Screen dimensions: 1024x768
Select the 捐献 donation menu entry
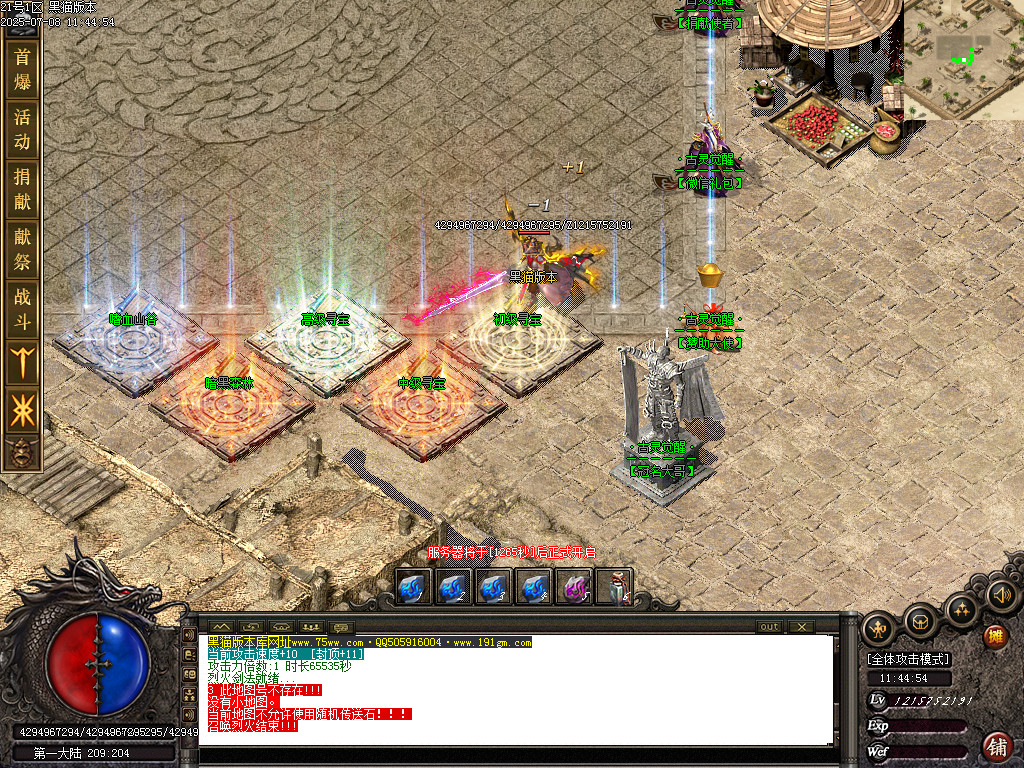click(x=22, y=189)
